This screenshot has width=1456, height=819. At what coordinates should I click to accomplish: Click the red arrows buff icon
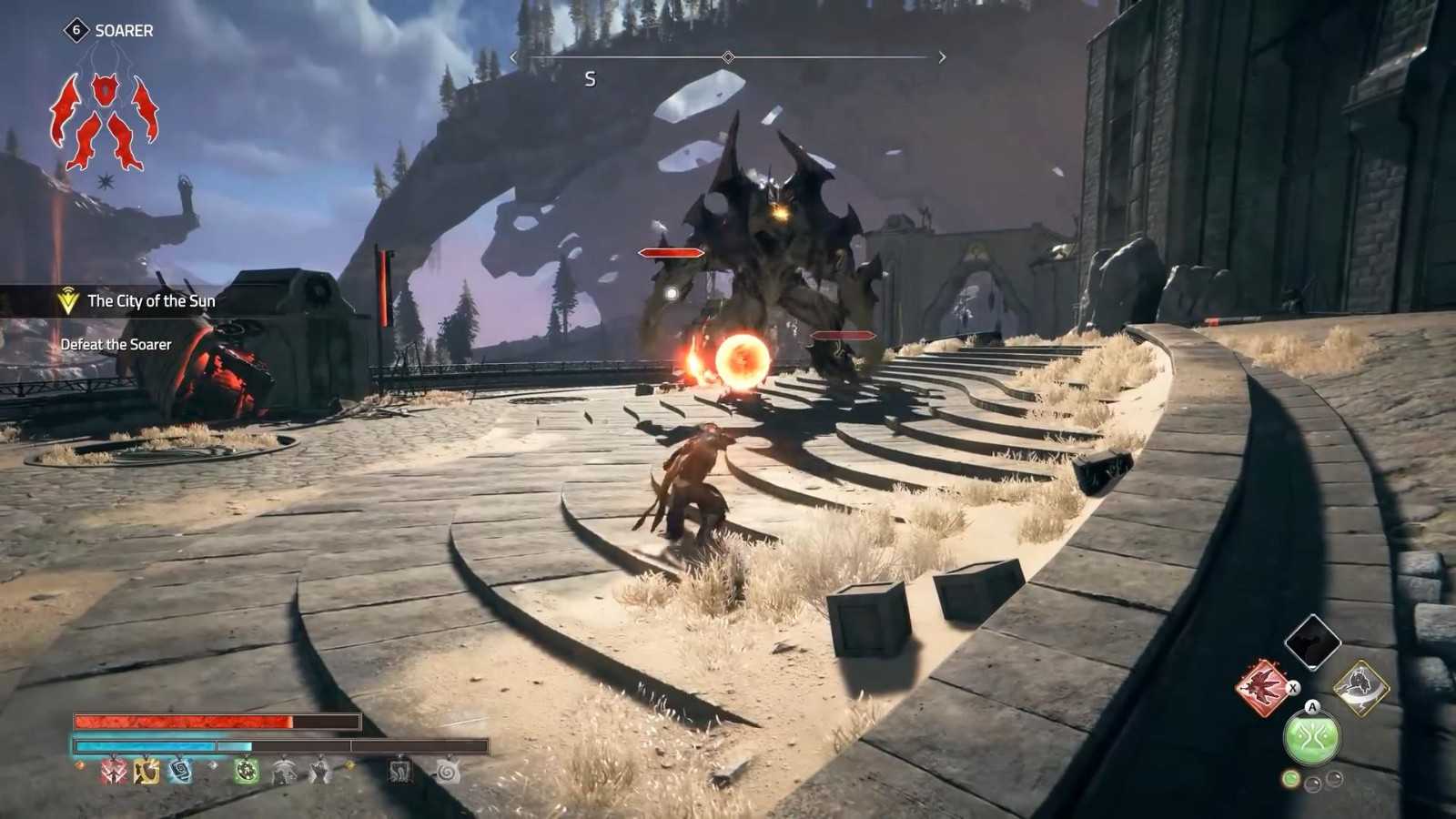click(x=115, y=771)
